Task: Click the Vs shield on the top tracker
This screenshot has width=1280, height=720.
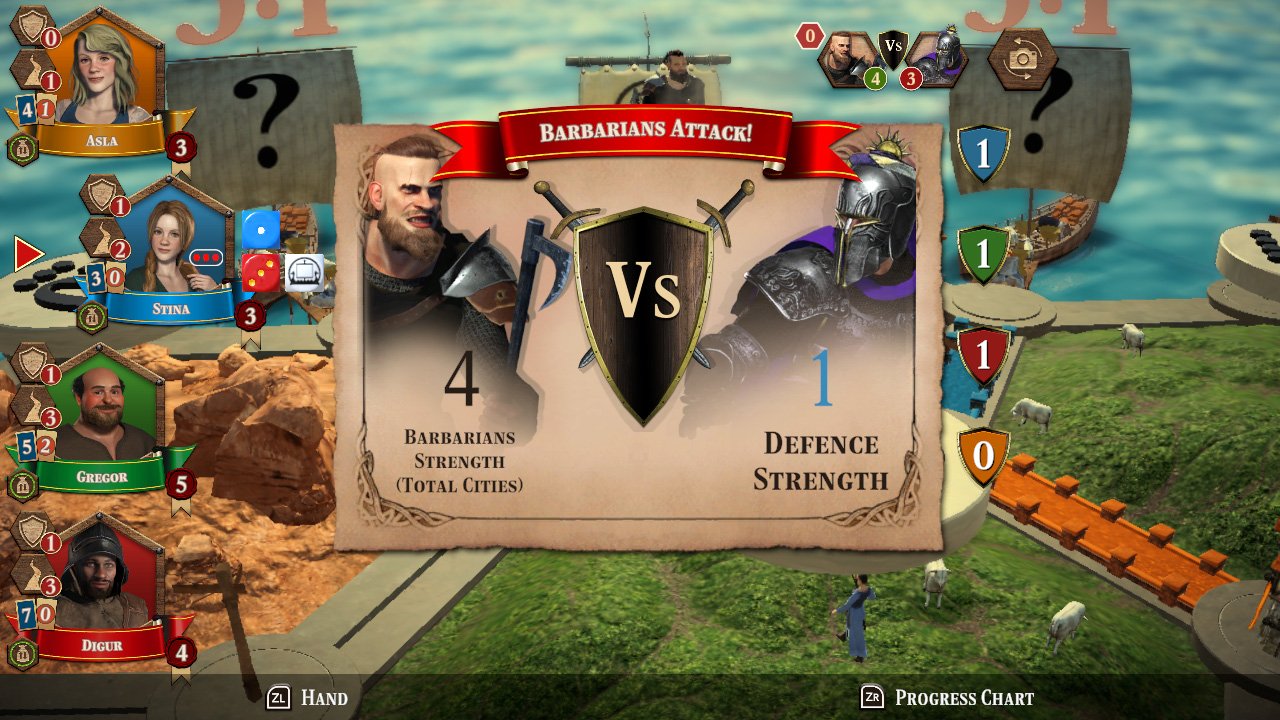Action: coord(891,48)
